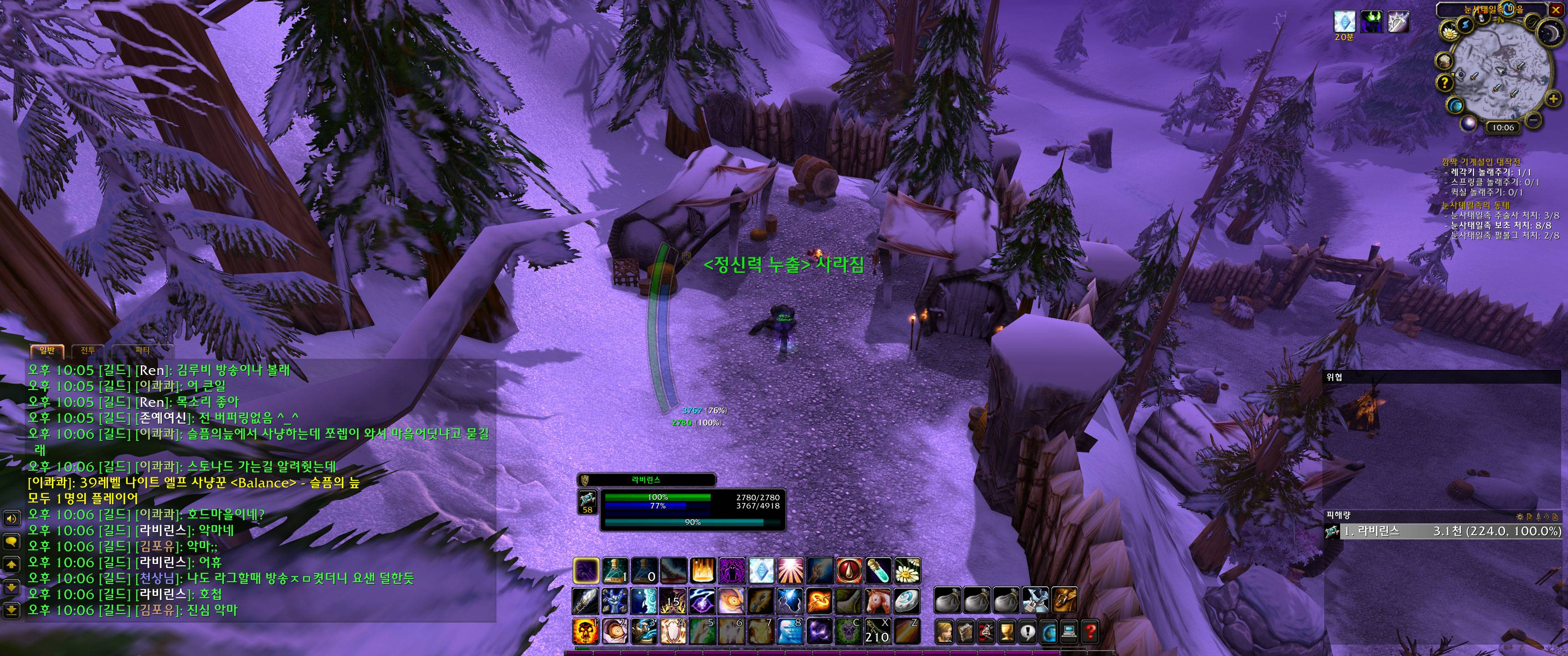Select the 일반 chat tab
The width and height of the screenshot is (1568, 656).
[47, 350]
